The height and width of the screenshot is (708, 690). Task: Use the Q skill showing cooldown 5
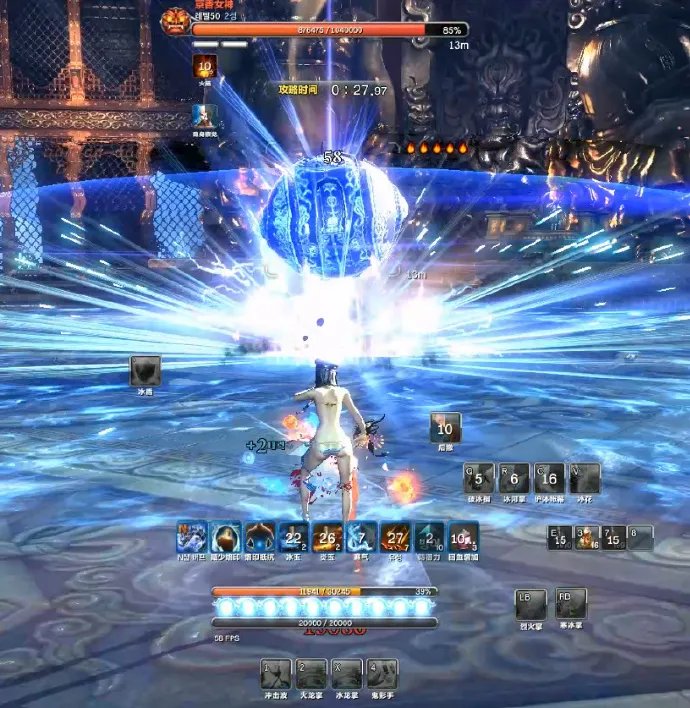479,478
